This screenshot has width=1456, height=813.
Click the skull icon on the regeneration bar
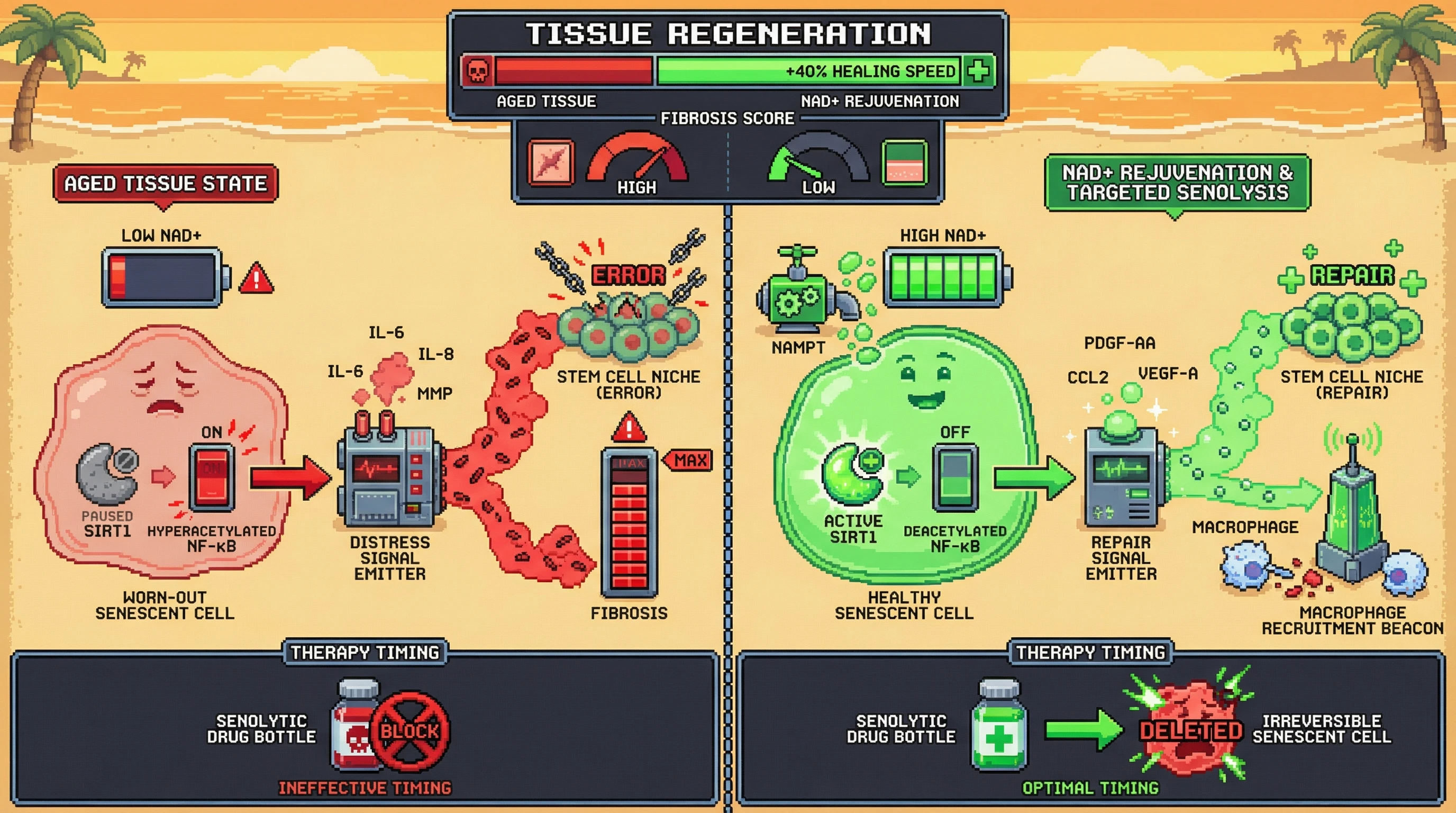pos(478,71)
